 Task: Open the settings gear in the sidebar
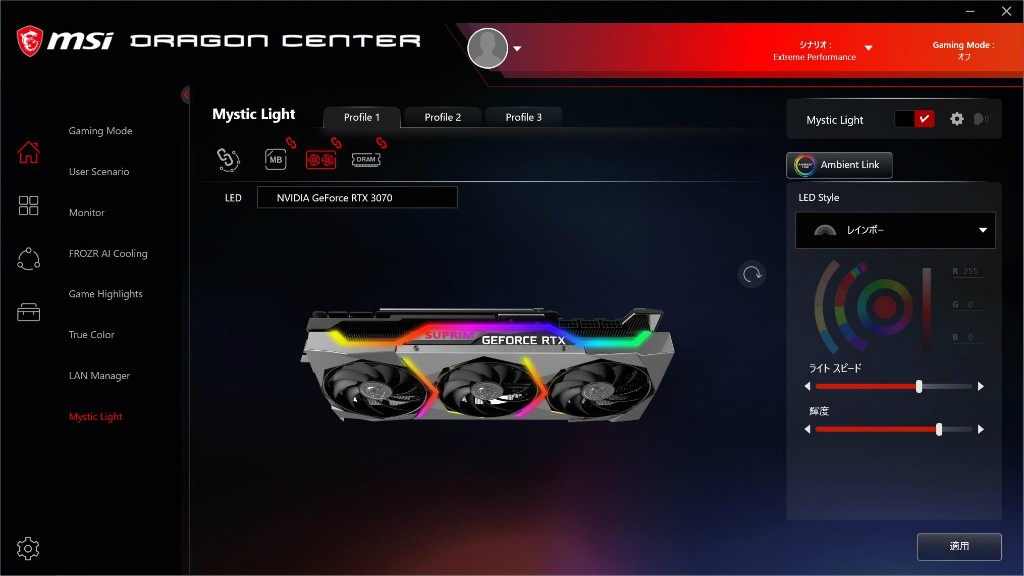[x=28, y=548]
